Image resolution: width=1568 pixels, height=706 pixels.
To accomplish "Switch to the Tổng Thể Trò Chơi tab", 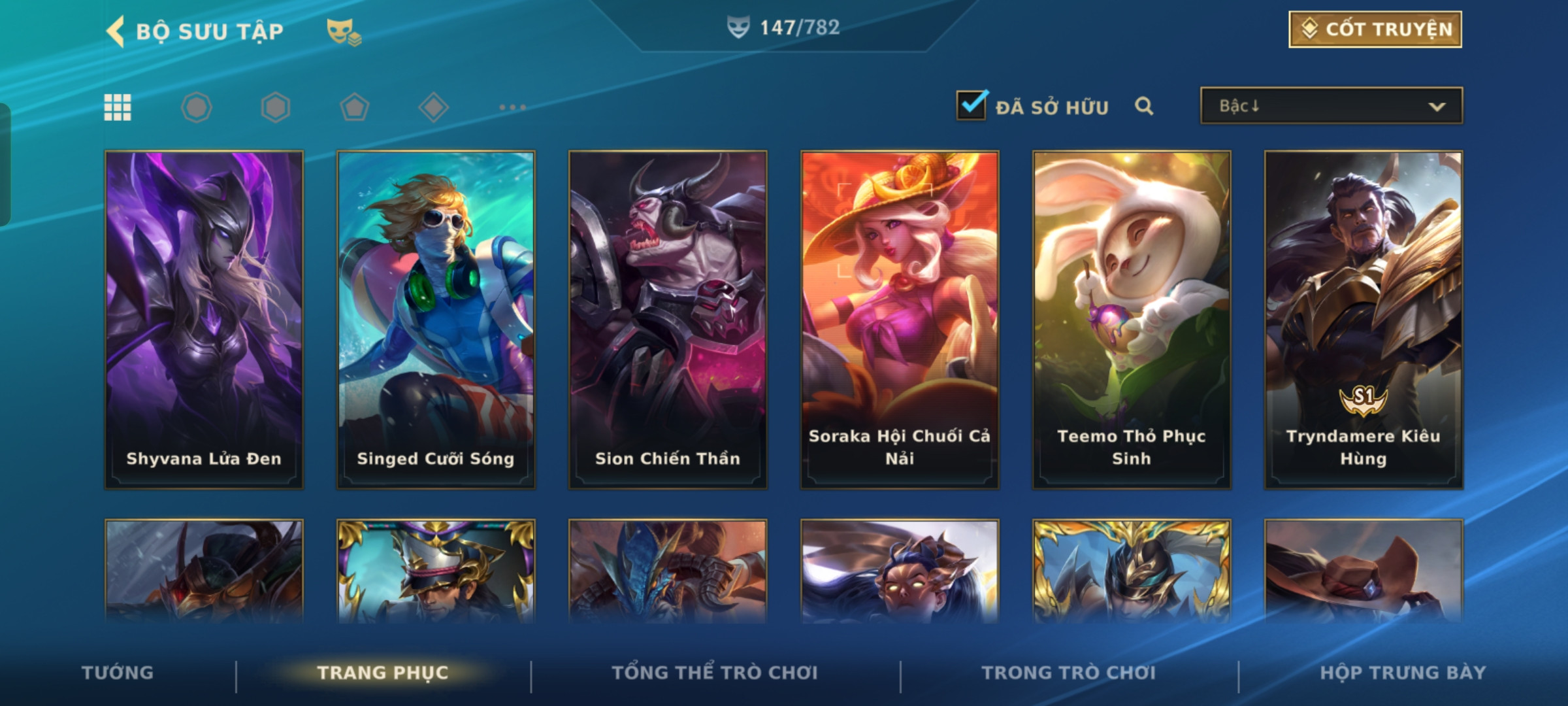I will (x=715, y=673).
